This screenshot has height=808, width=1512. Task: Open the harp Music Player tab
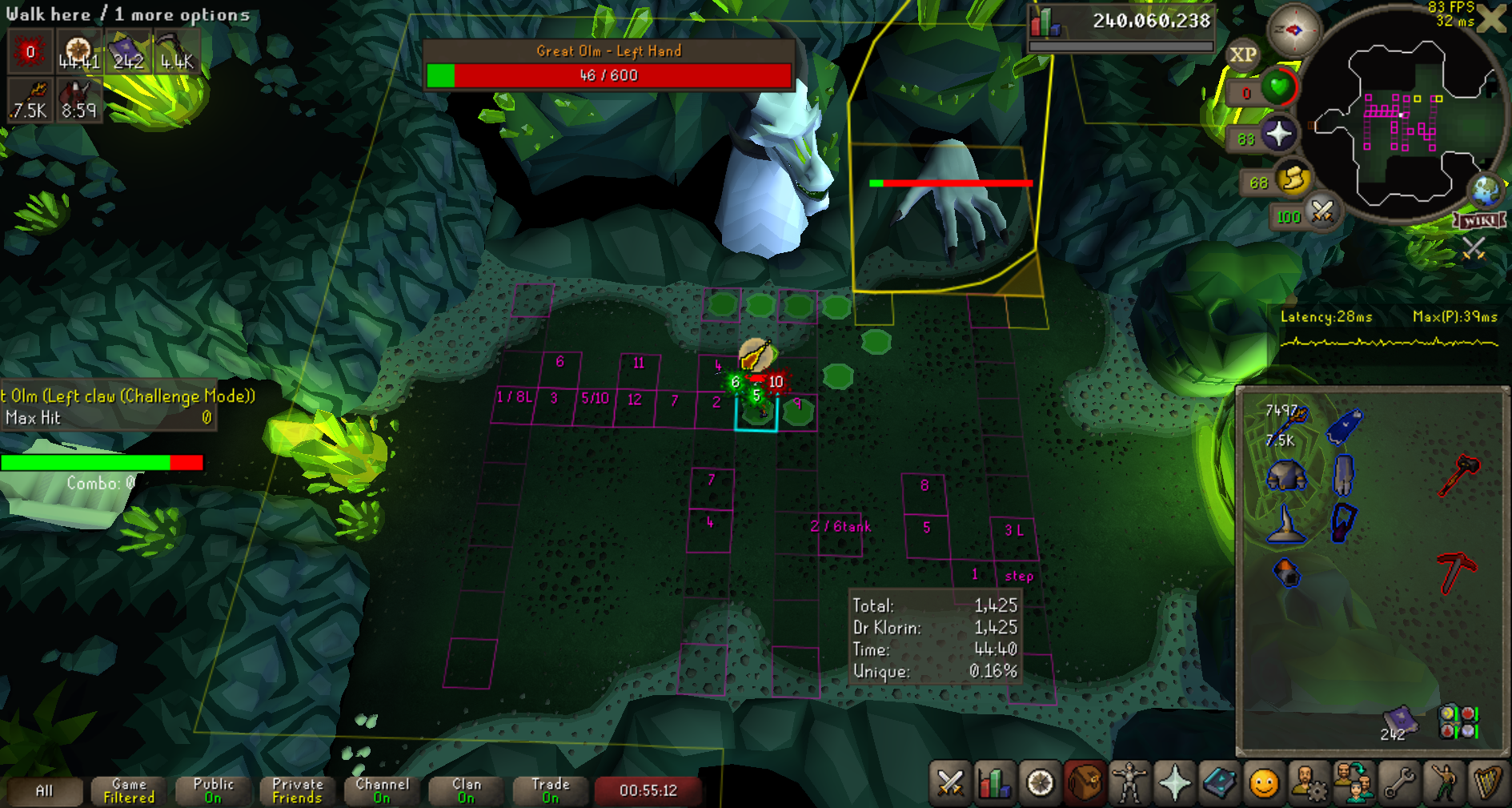[x=1487, y=783]
